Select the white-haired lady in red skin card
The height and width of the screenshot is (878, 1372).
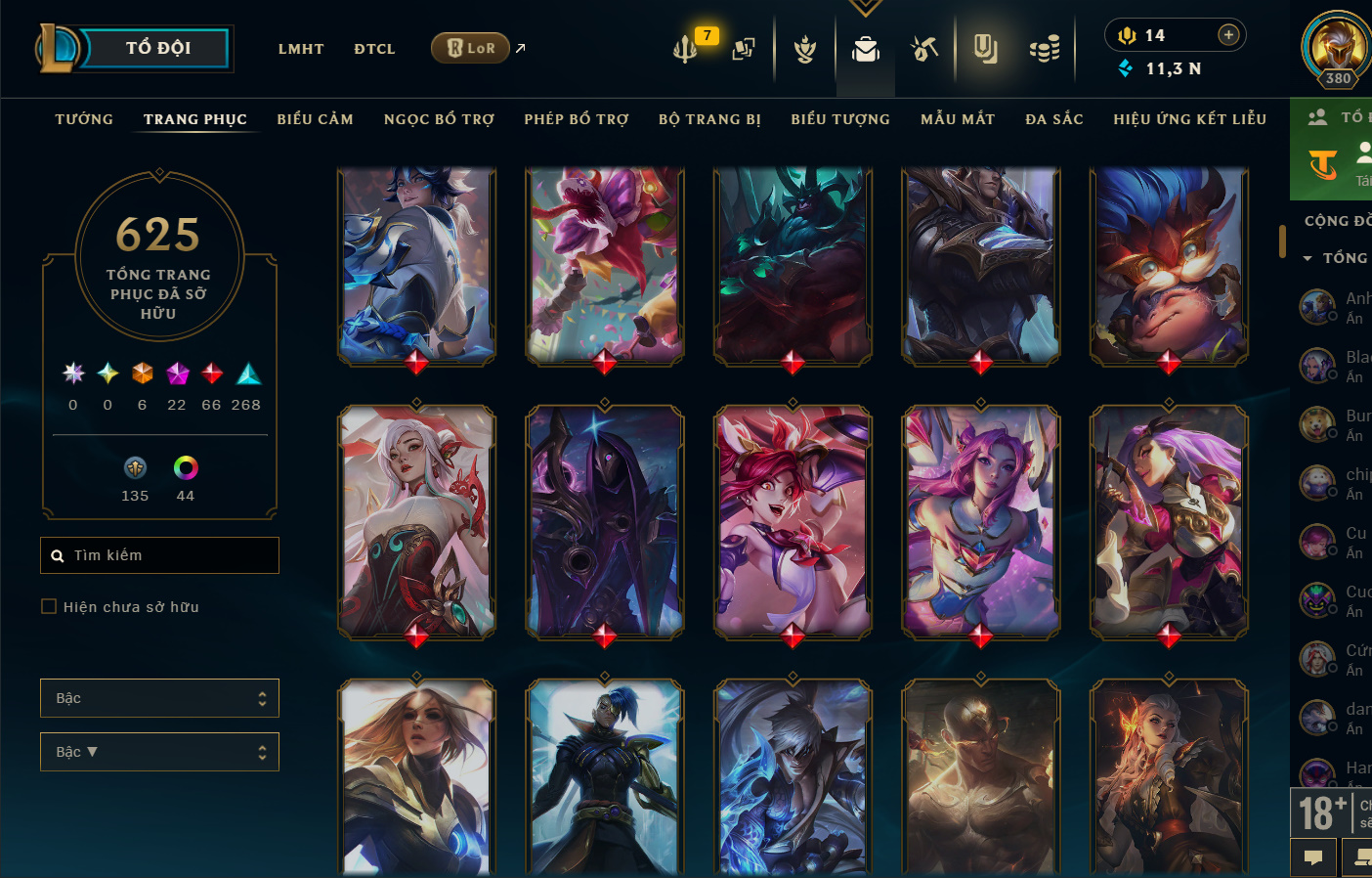416,522
